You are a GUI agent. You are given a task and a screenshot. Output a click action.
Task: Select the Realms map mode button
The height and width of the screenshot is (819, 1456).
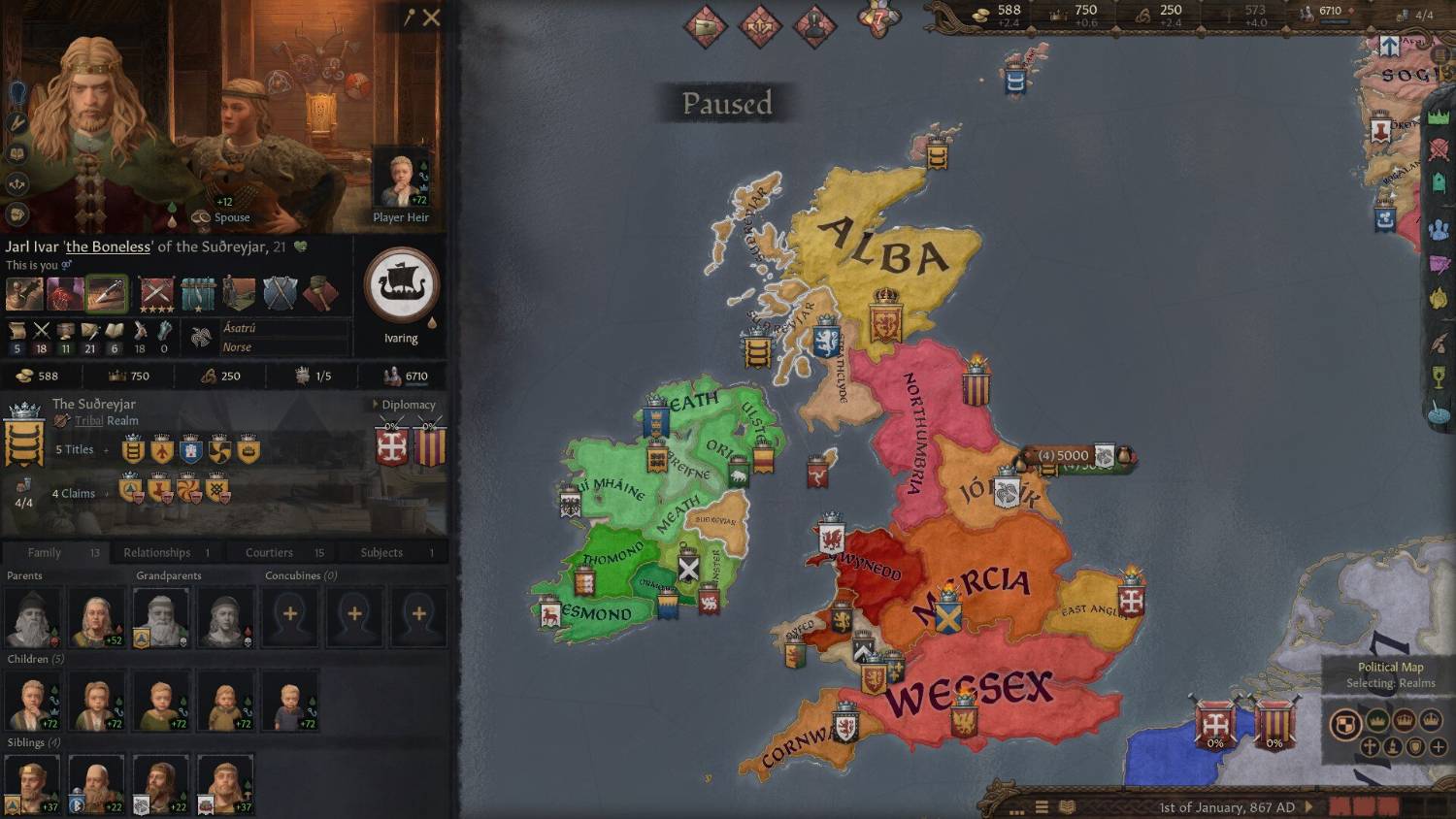[x=1344, y=723]
